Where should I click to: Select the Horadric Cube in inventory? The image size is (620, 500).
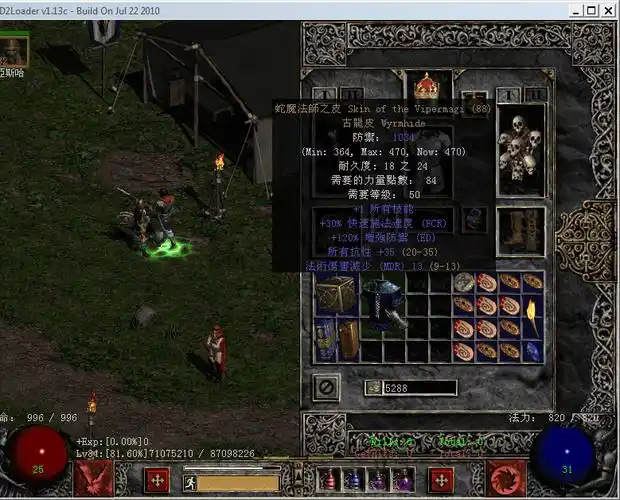point(337,294)
